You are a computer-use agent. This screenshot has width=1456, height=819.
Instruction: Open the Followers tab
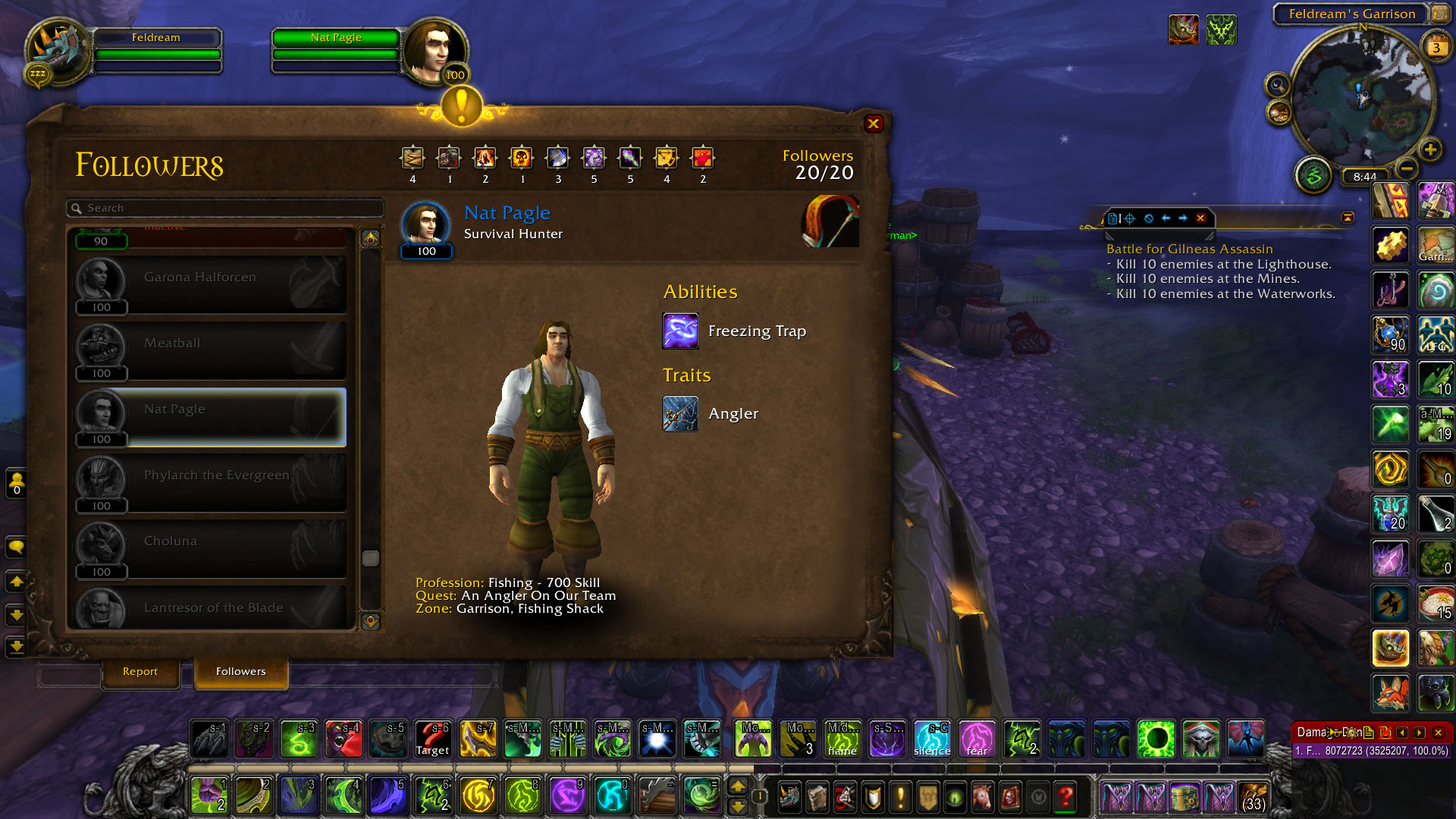coord(240,672)
